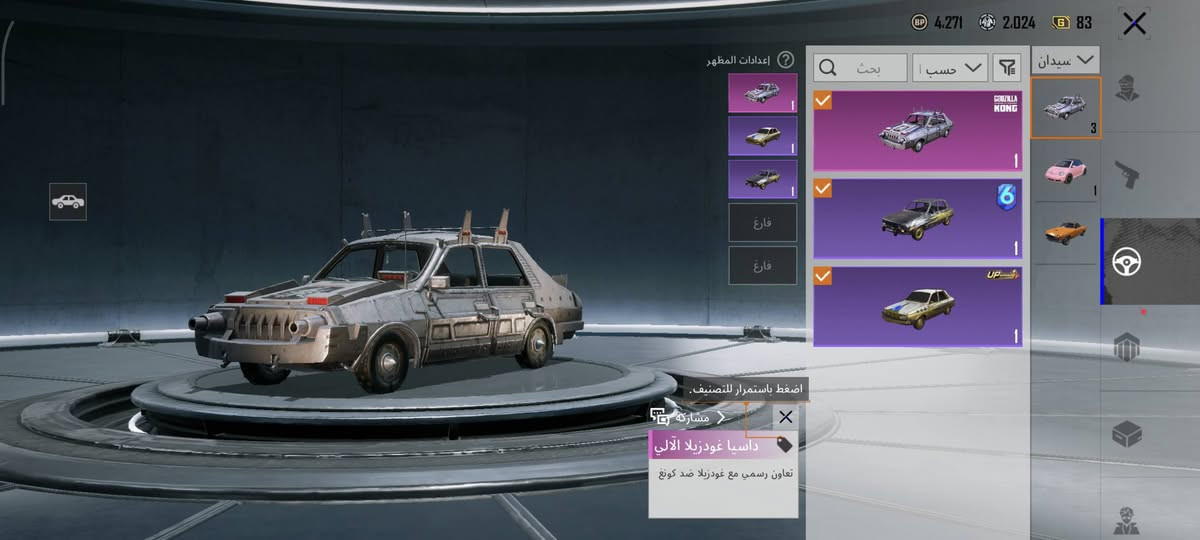Select the pink convertible car thumbnail
This screenshot has width=1200, height=540.
[1065, 172]
